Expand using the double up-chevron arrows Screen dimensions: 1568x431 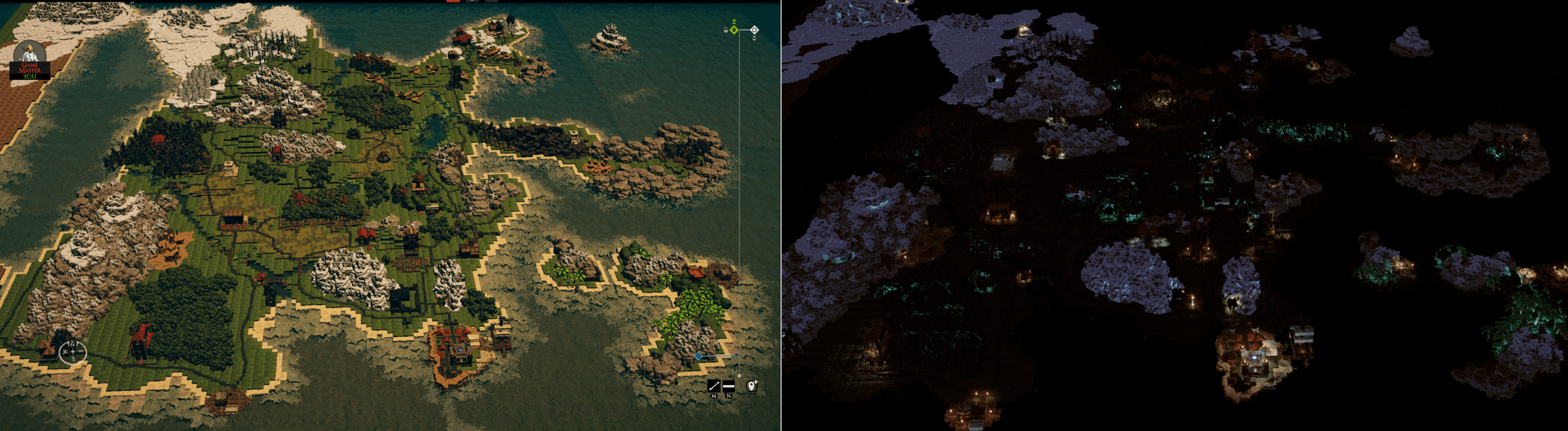[x=734, y=22]
